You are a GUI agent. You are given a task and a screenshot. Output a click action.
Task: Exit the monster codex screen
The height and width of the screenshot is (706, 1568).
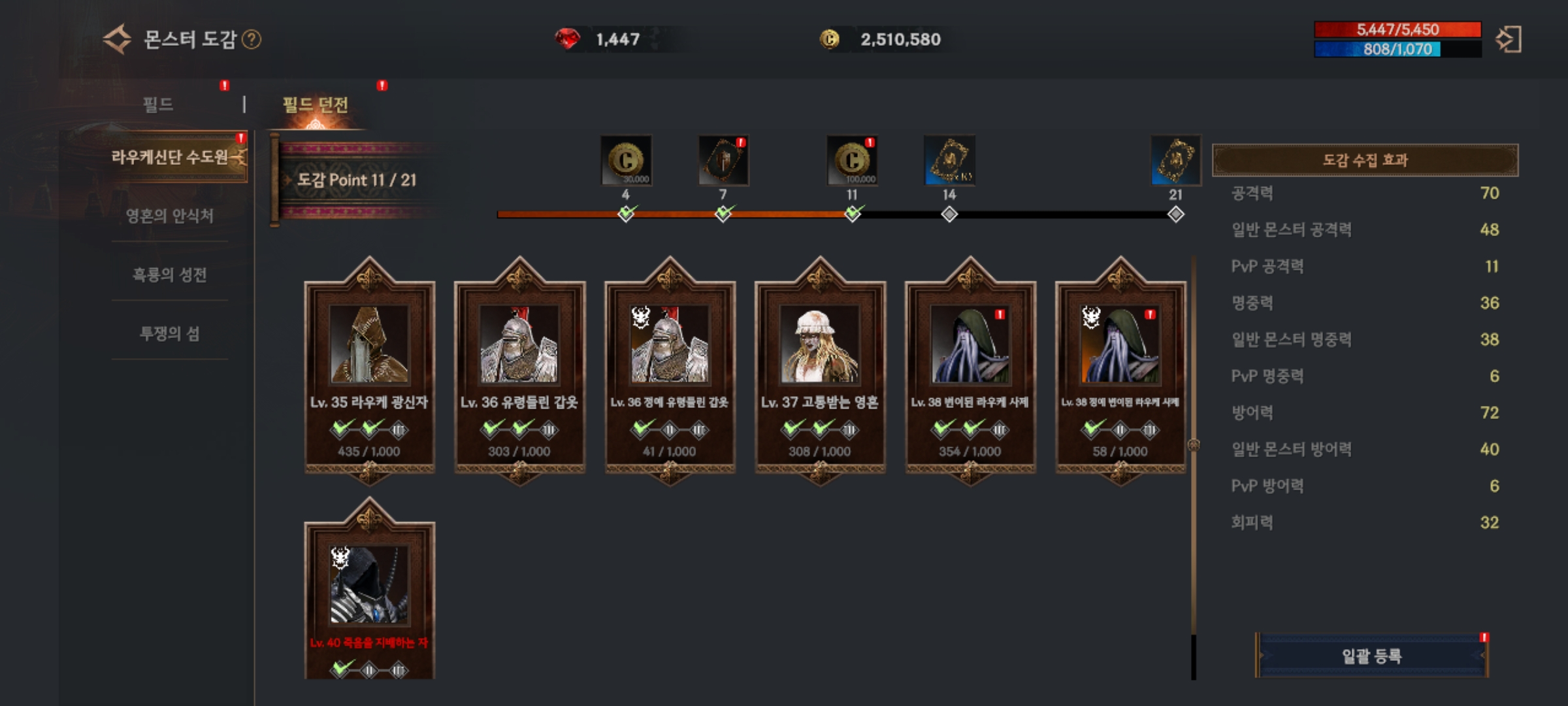tap(1509, 39)
